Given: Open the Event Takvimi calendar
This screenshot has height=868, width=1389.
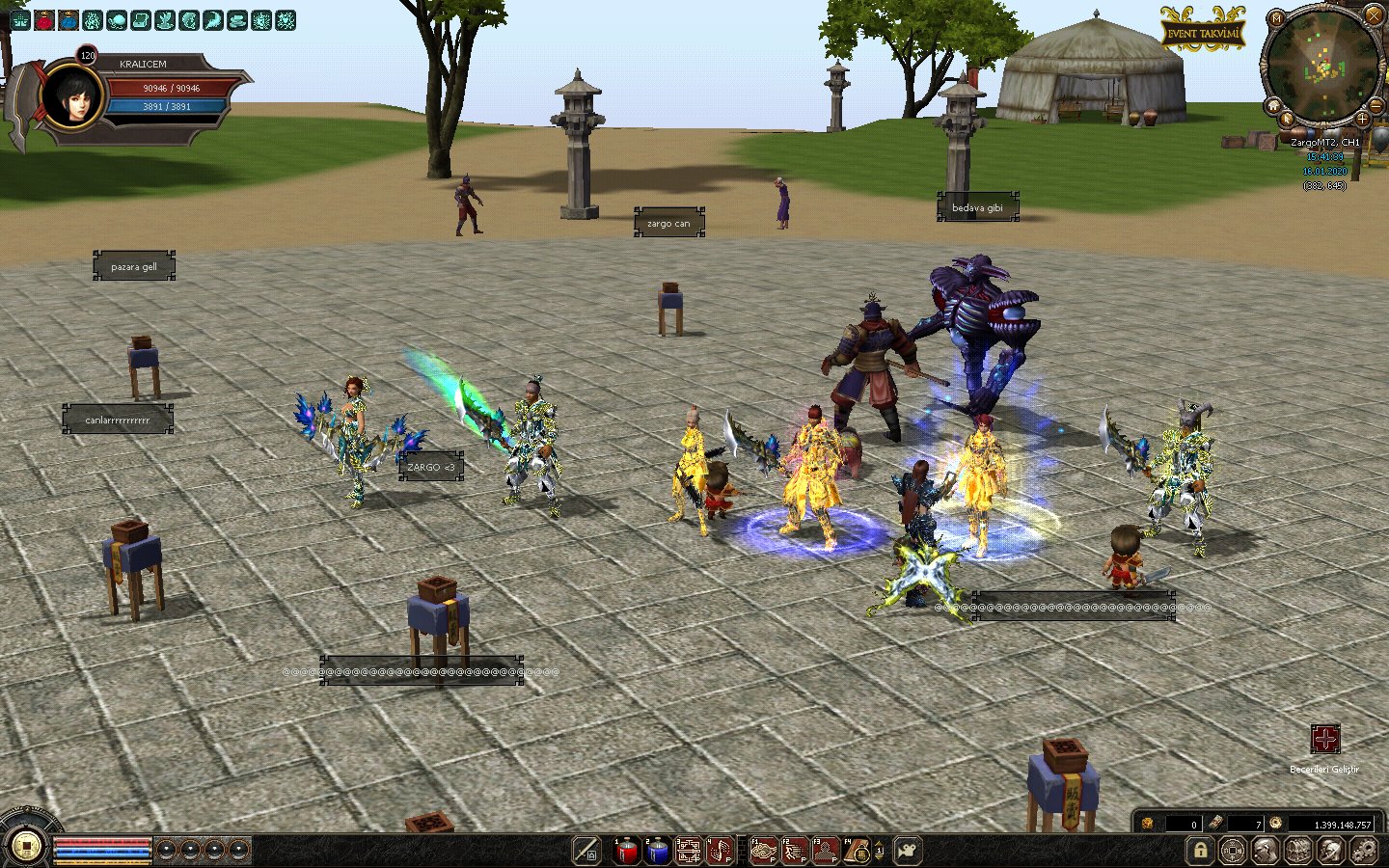Looking at the screenshot, I should tap(1202, 33).
